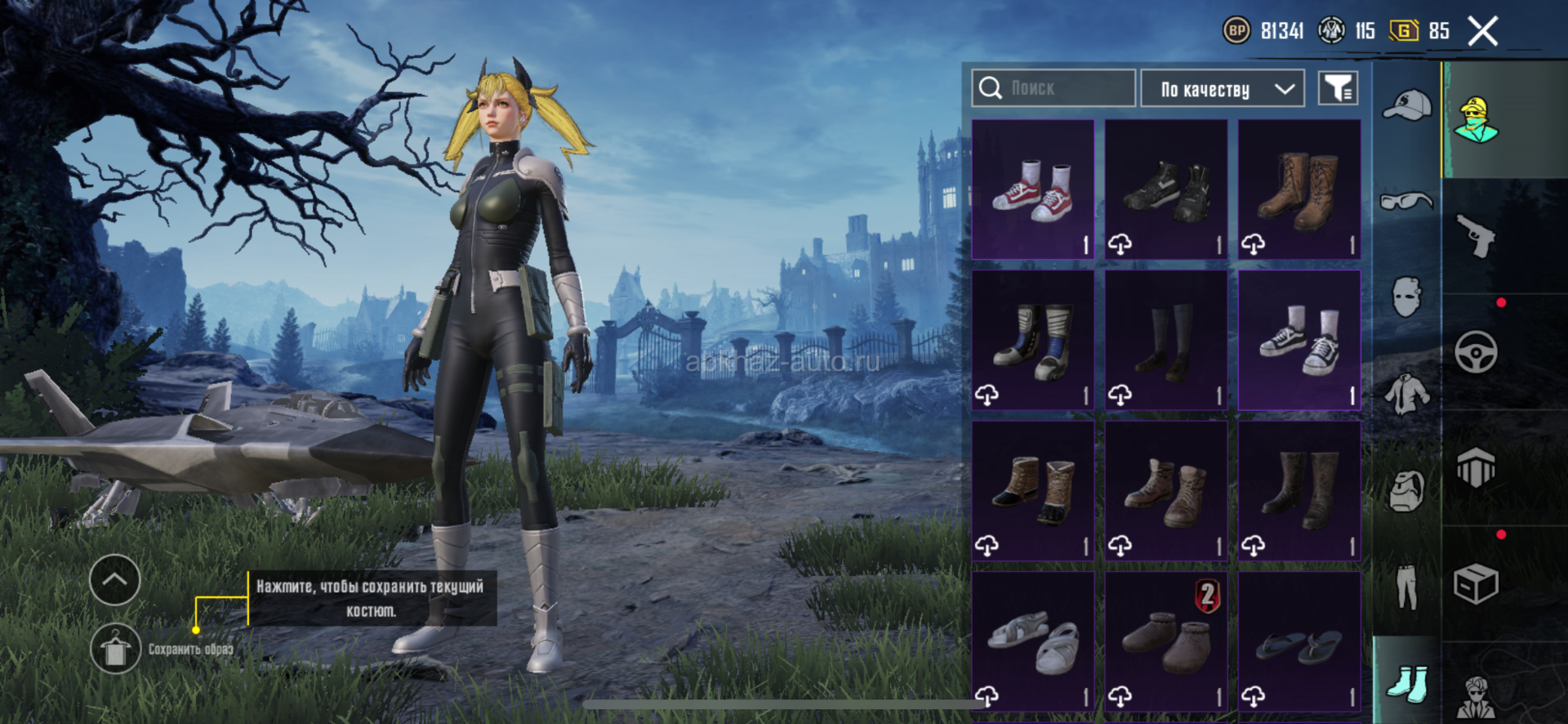Choose the brown slippers with badge 2
The width and height of the screenshot is (1568, 724).
1166,641
